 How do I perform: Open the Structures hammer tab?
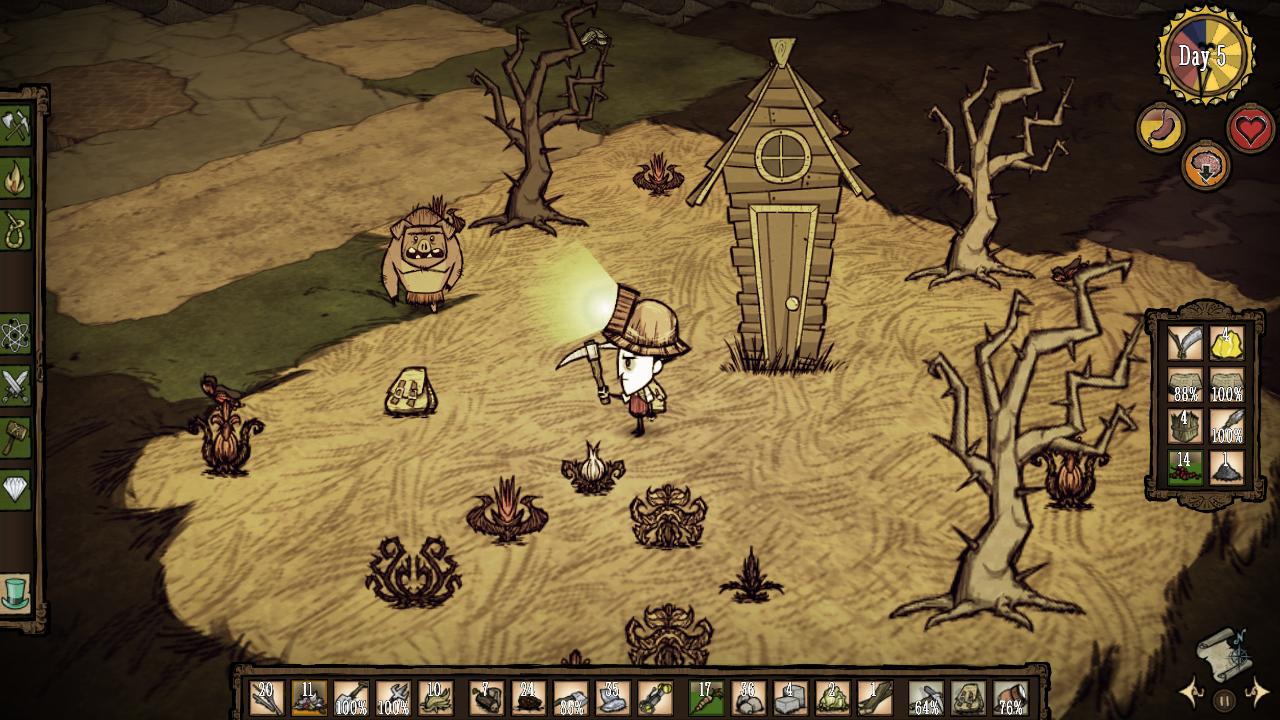tap(15, 437)
